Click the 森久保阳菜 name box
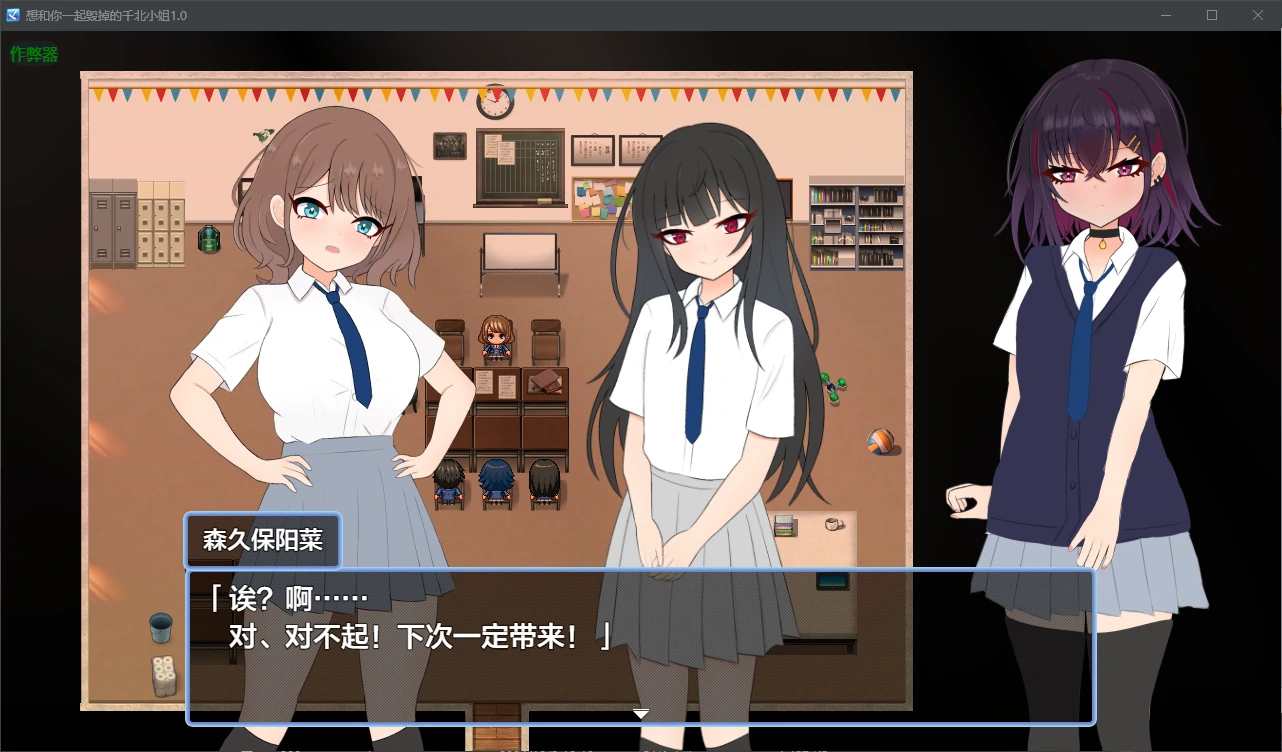The image size is (1282, 752). [x=262, y=540]
